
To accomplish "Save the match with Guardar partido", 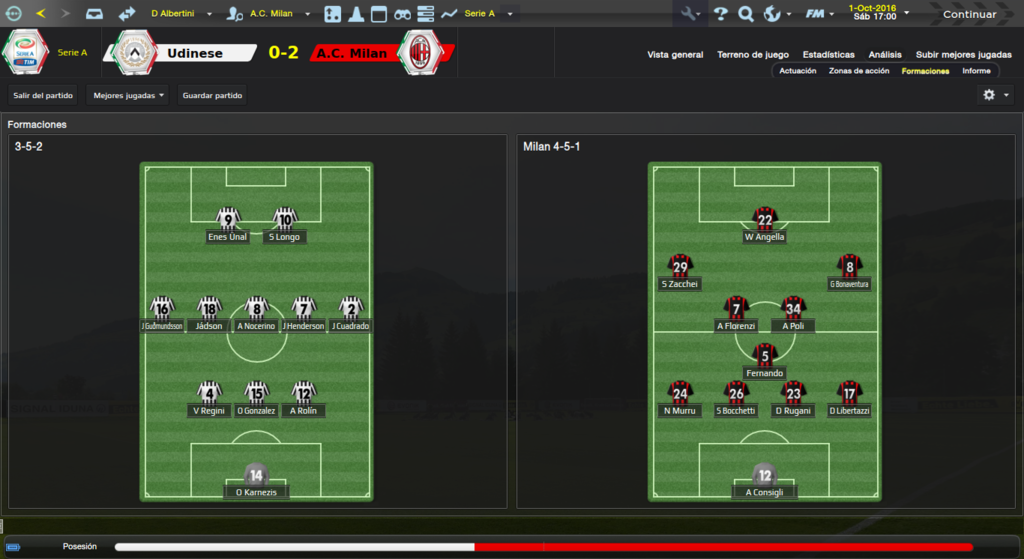I will tap(212, 95).
